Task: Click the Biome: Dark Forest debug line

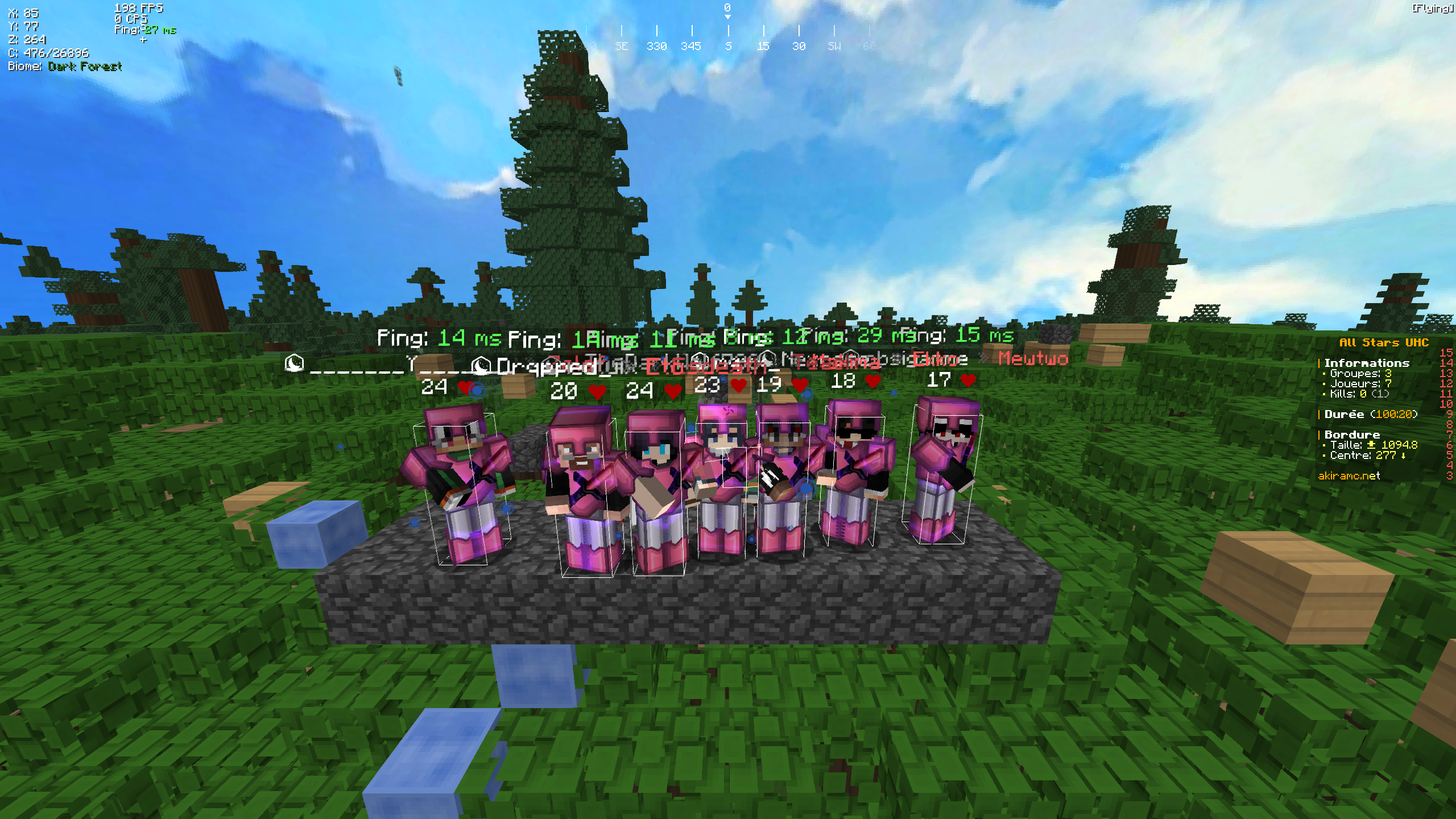Action: pos(64,67)
